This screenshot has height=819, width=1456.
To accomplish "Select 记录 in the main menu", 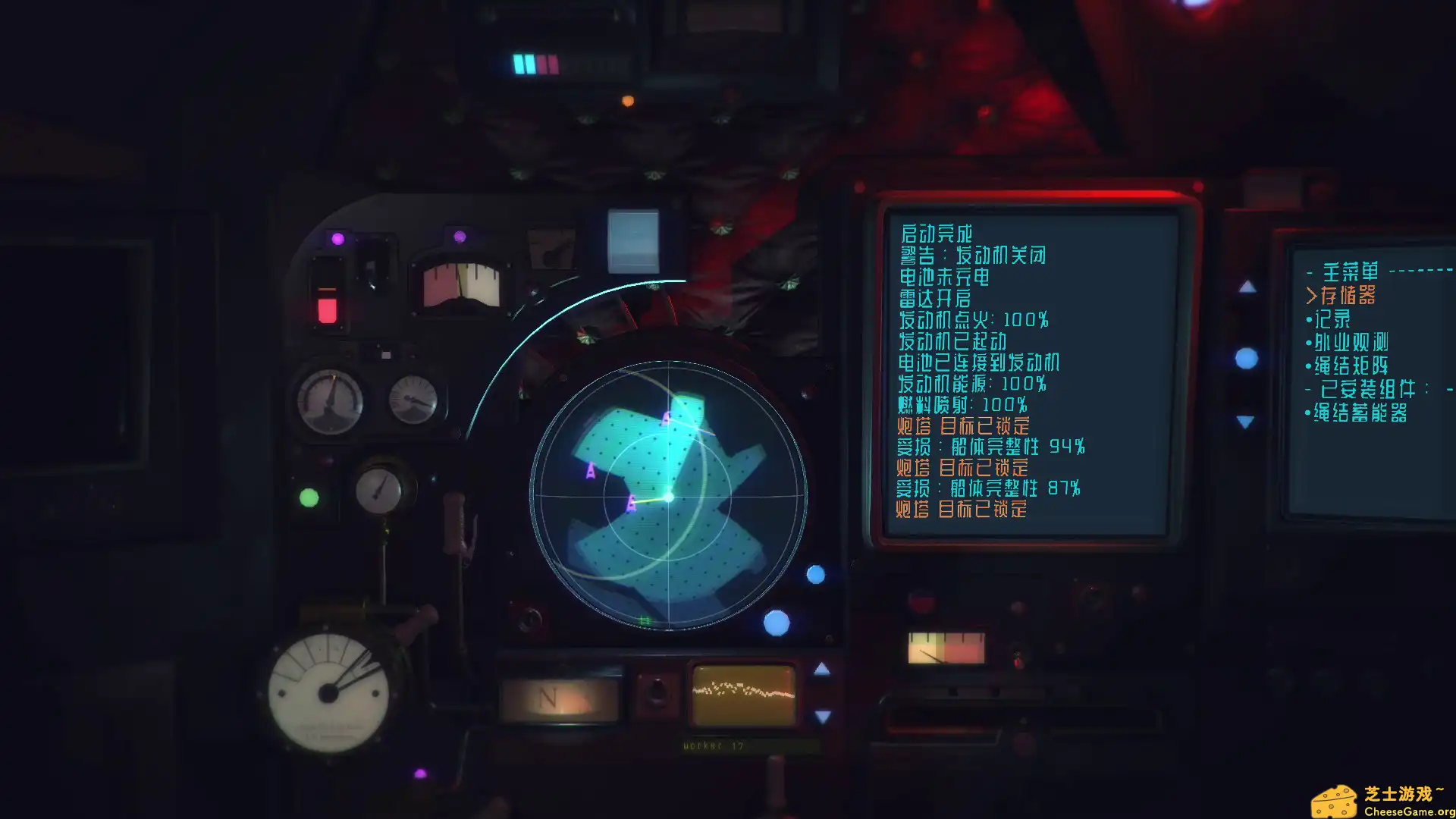I will click(x=1332, y=319).
